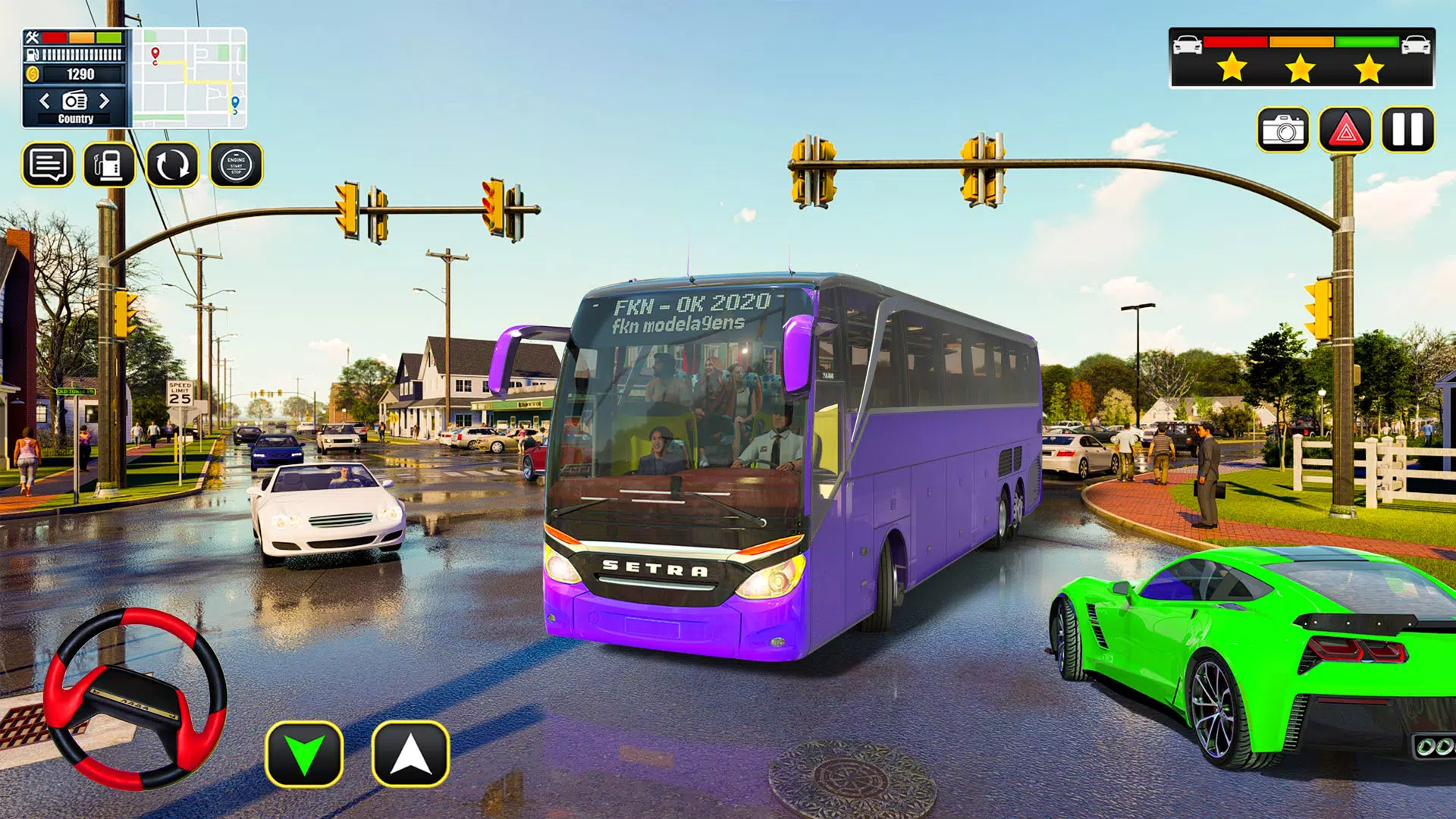Viewport: 1456px width, 819px height.
Task: Pause the game
Action: [1407, 129]
